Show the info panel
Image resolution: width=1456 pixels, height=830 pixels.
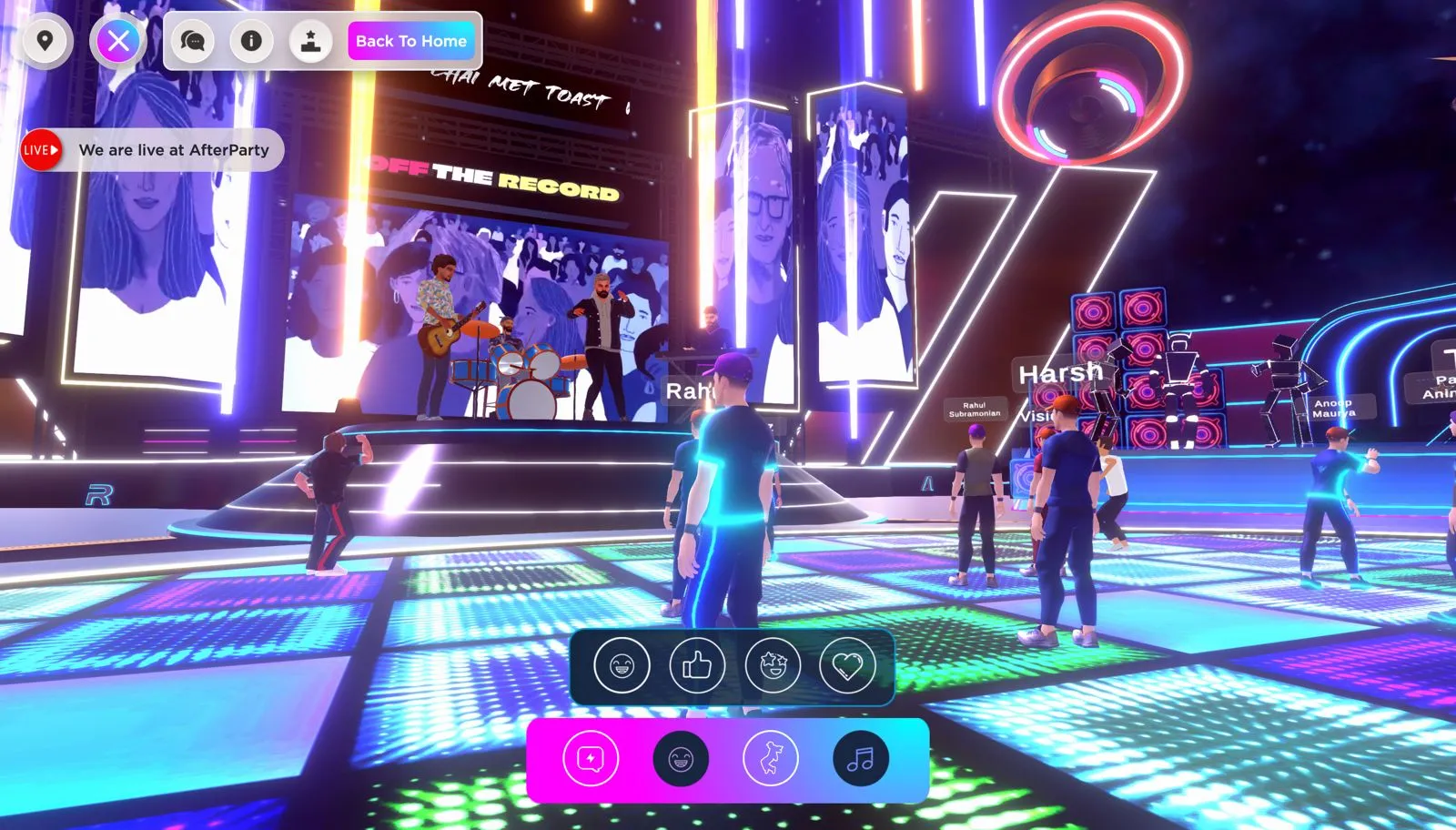click(251, 41)
